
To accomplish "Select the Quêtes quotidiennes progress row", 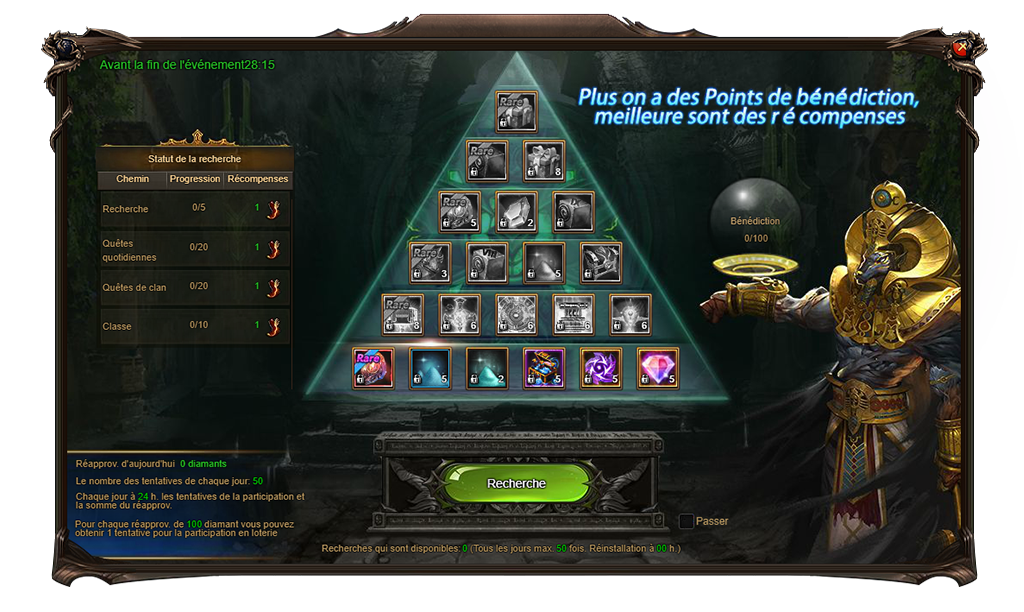I will pyautogui.click(x=195, y=248).
